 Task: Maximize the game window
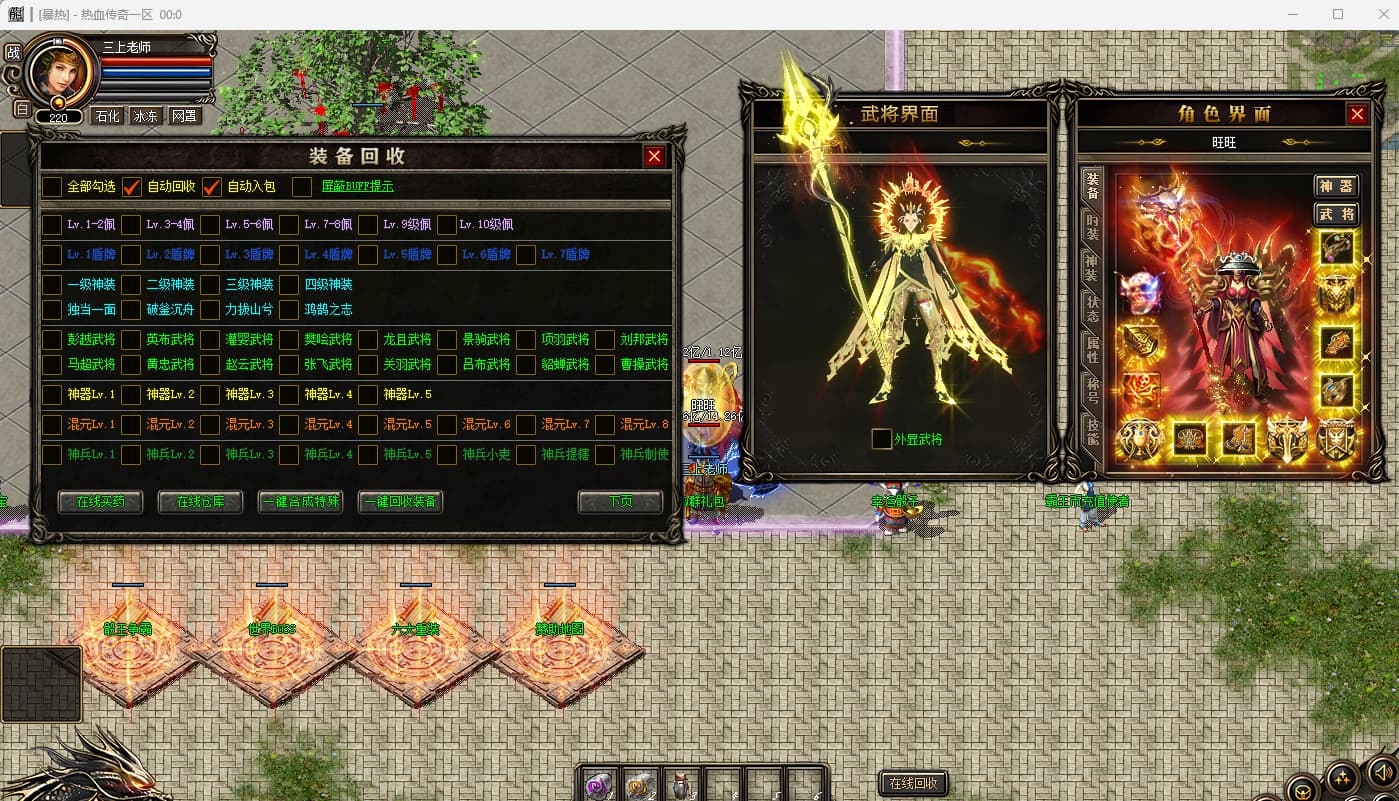[1338, 15]
